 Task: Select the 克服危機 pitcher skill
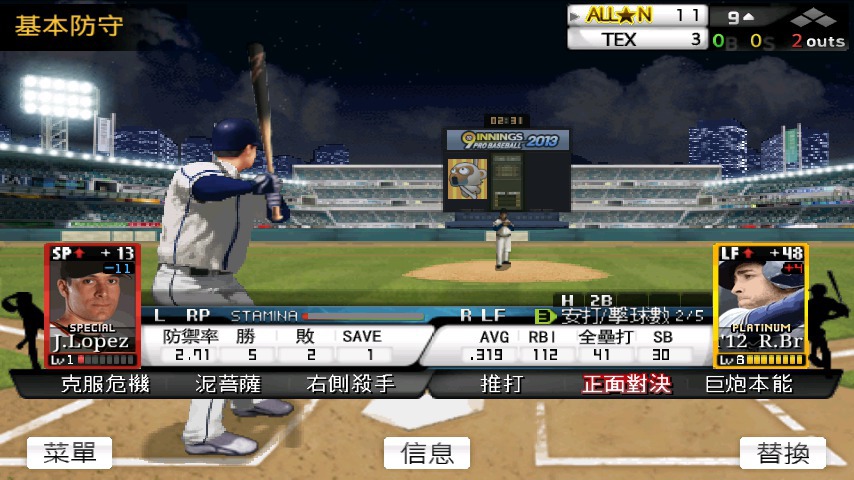104,384
